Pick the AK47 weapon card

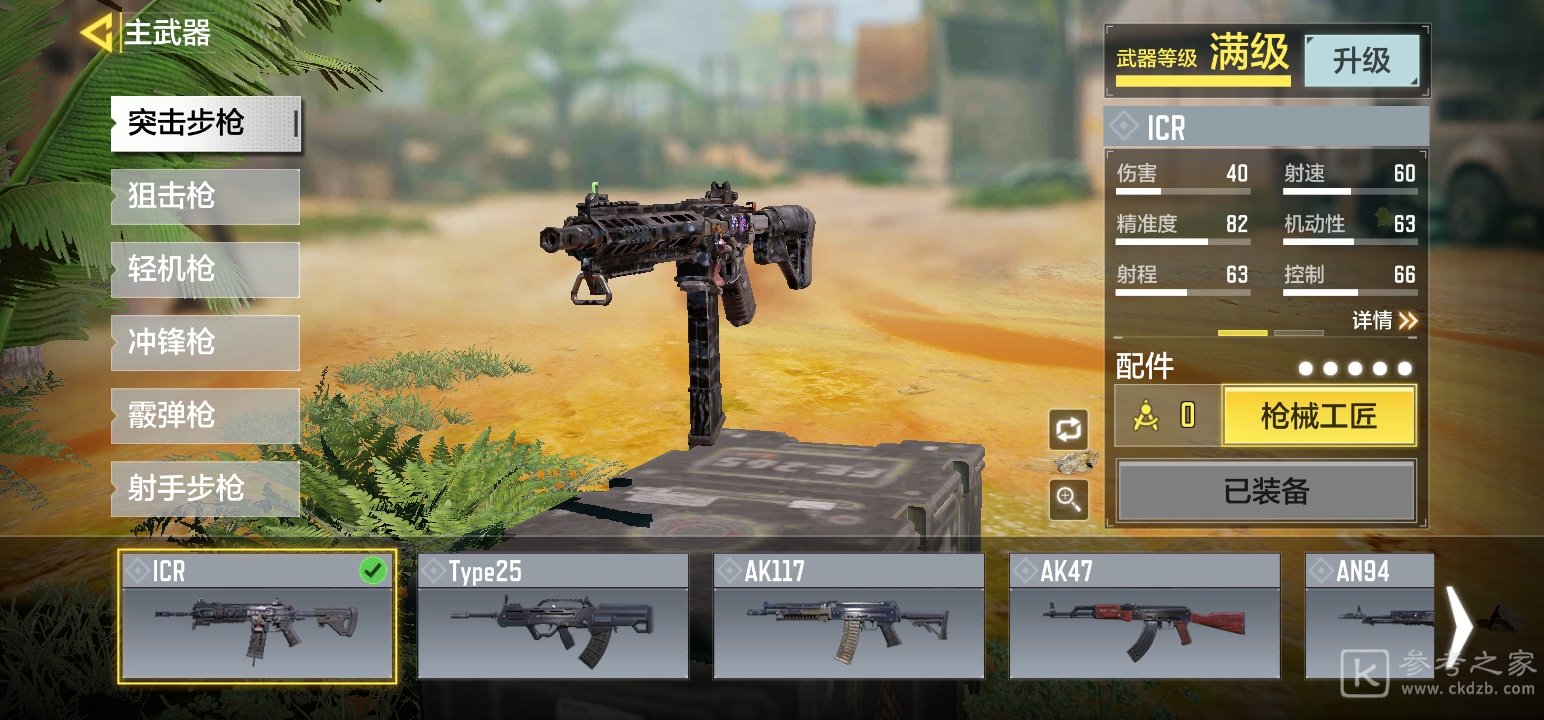click(x=1145, y=617)
